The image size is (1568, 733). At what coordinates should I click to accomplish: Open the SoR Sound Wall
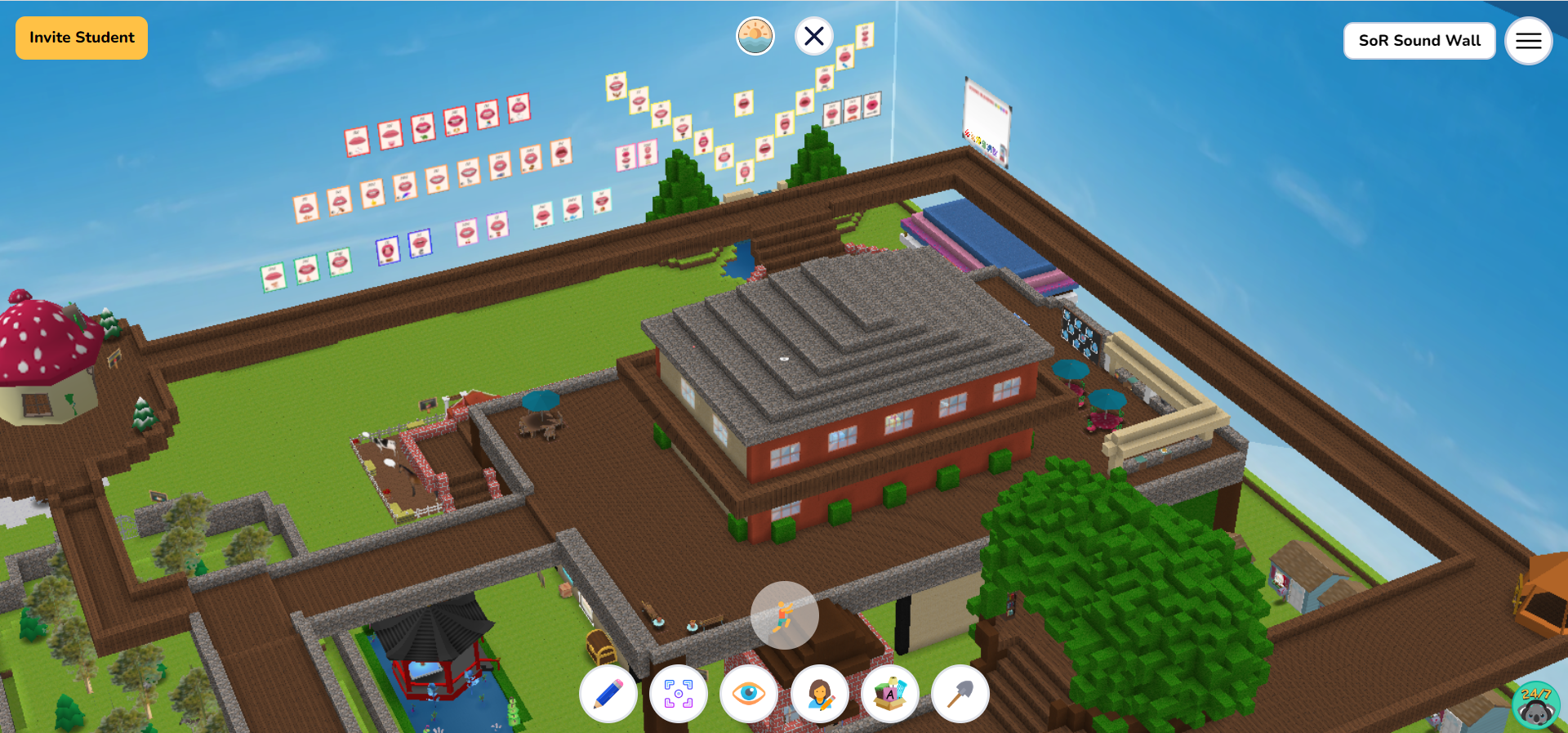(x=1419, y=40)
